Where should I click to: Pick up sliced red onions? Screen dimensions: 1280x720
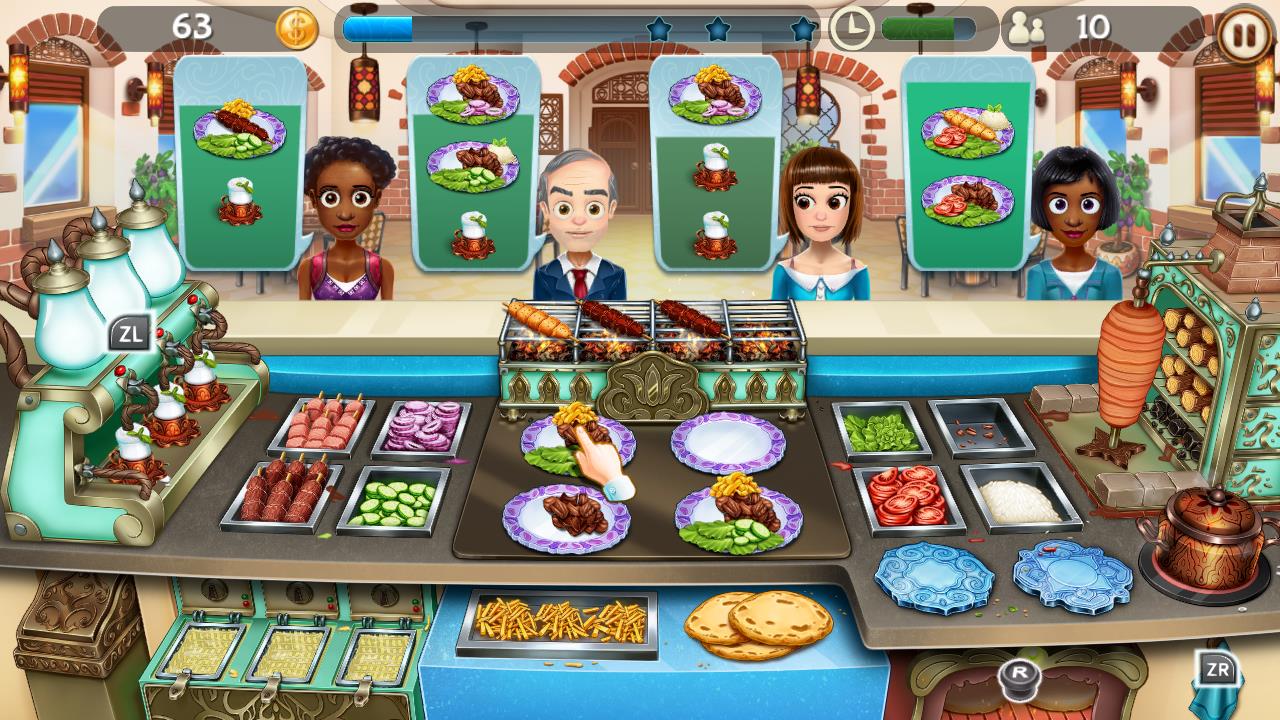[421, 430]
